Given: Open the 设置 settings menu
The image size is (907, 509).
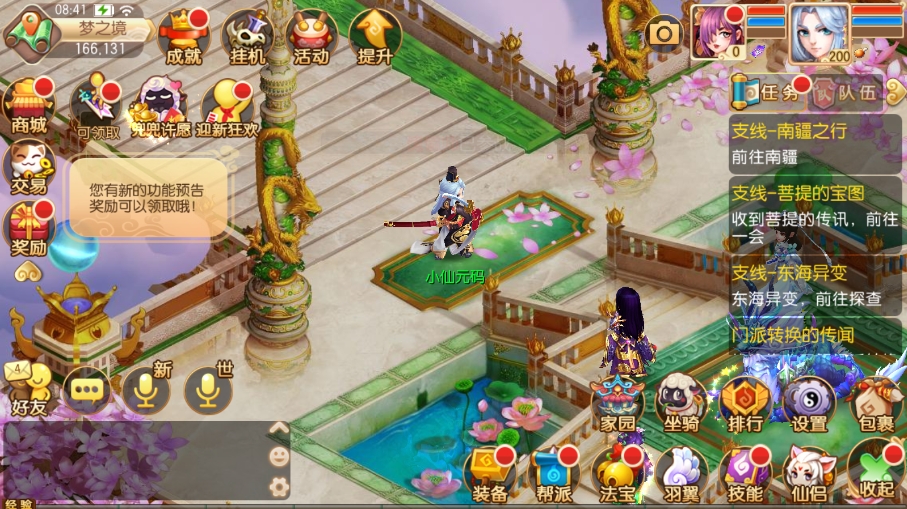Looking at the screenshot, I should (x=809, y=404).
